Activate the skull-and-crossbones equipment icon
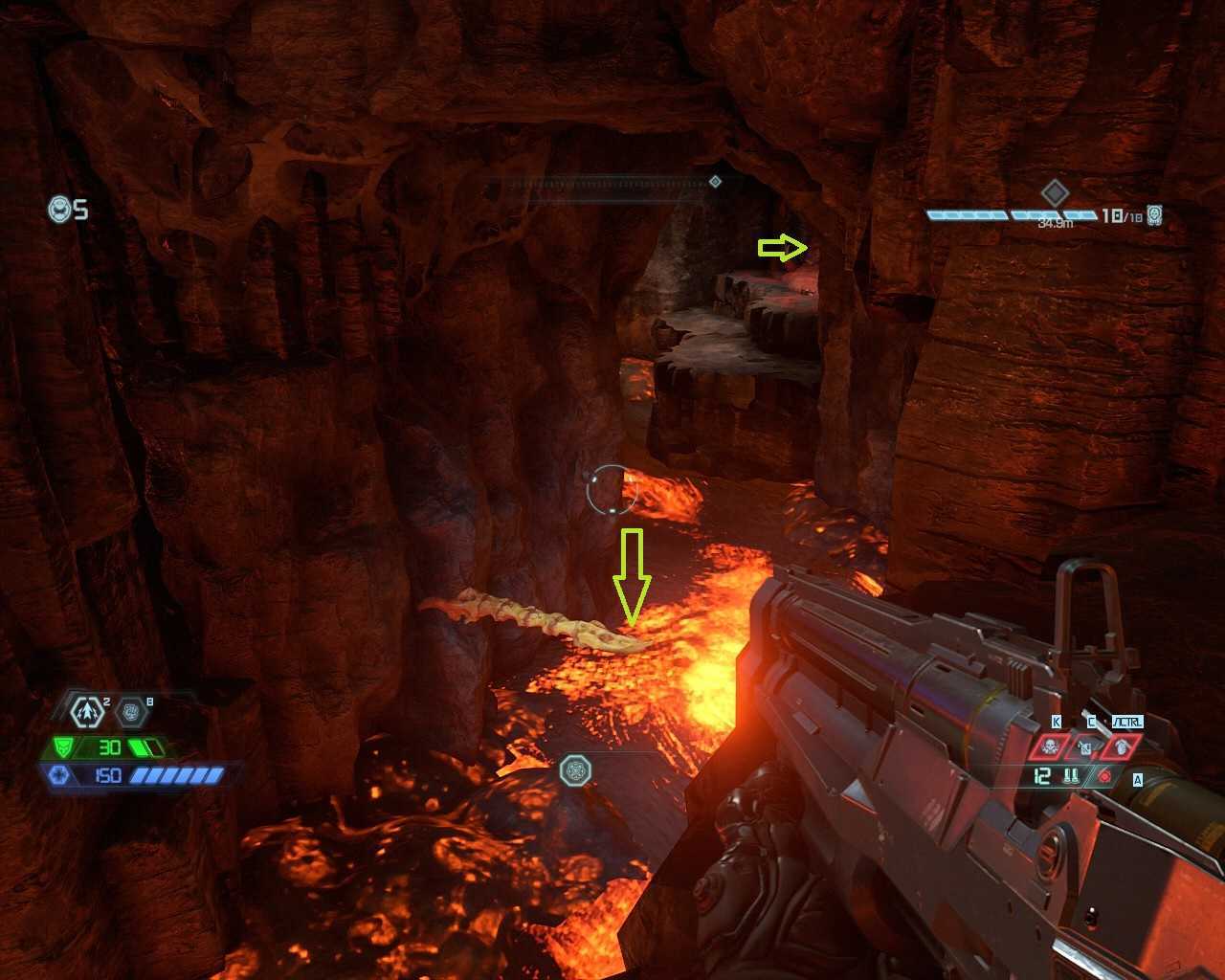Screen dimensions: 1225x980 1049,747
